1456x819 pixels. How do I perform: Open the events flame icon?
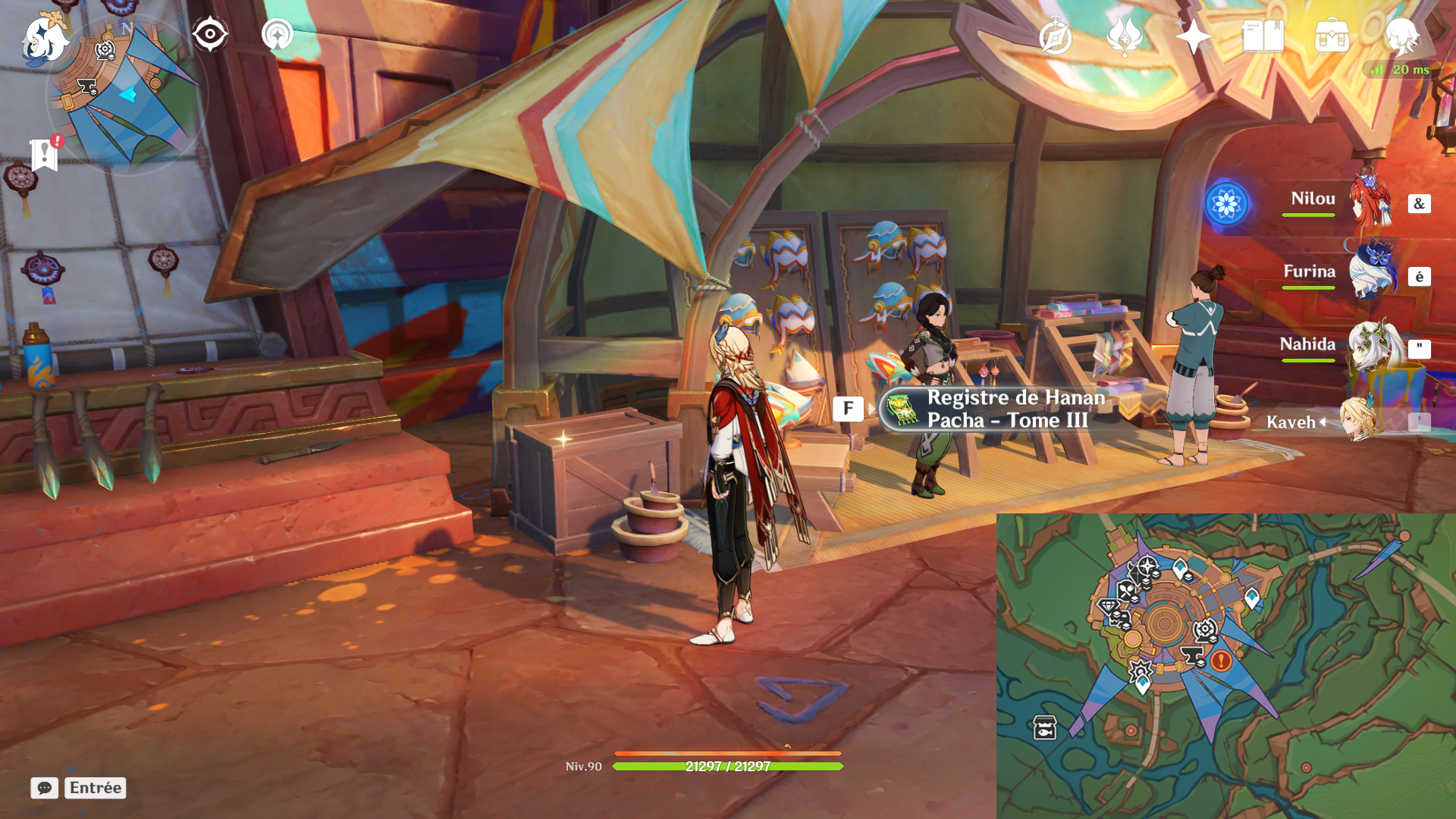point(1124,36)
